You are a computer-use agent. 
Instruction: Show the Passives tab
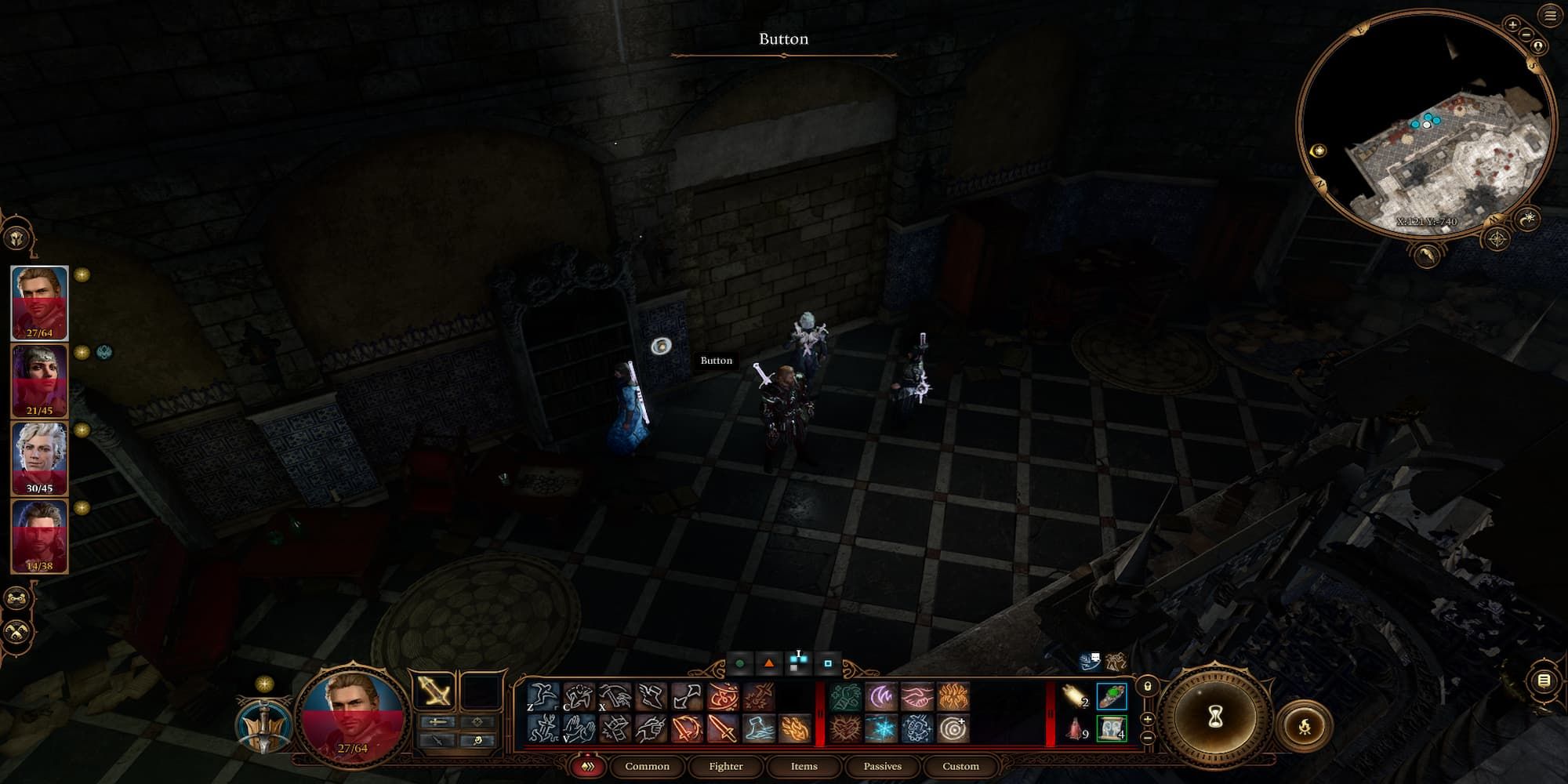pos(882,766)
